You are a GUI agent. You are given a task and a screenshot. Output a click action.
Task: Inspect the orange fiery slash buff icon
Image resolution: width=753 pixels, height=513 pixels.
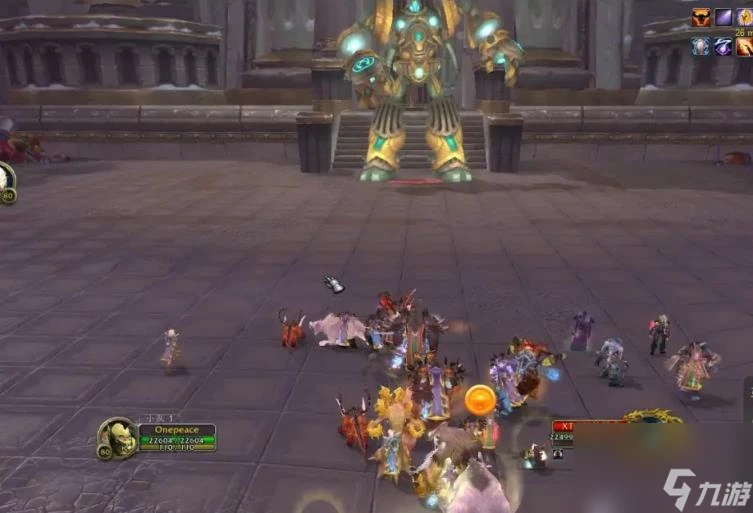coord(744,46)
